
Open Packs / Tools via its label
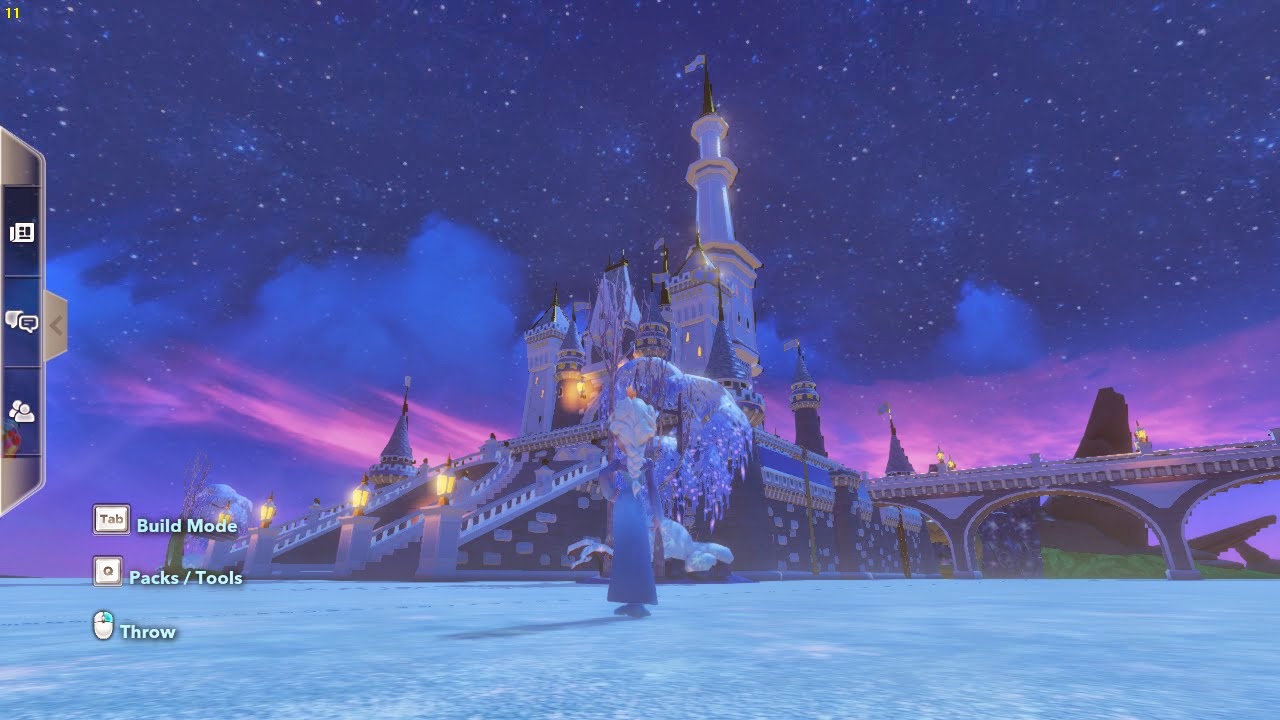click(x=184, y=577)
